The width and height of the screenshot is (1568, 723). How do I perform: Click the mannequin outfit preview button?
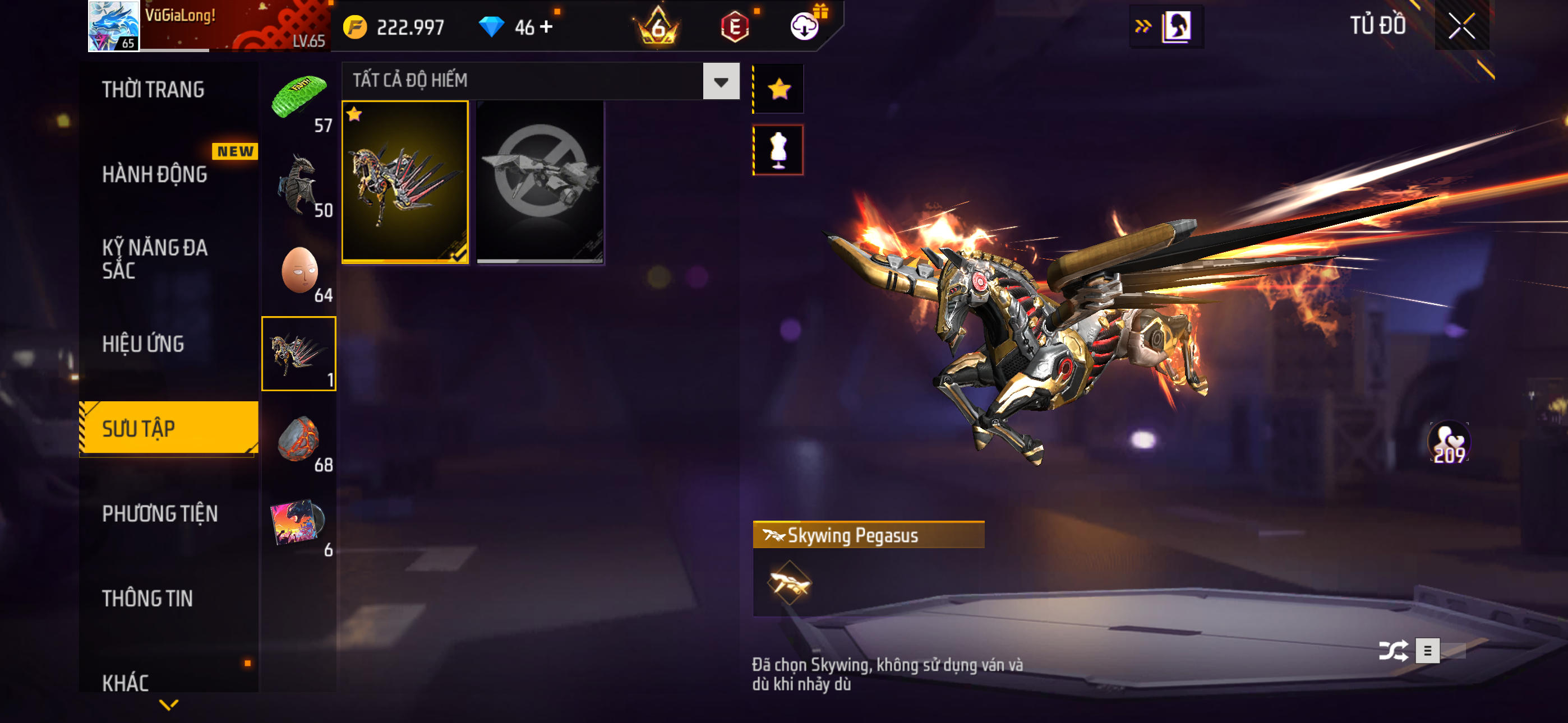[778, 150]
